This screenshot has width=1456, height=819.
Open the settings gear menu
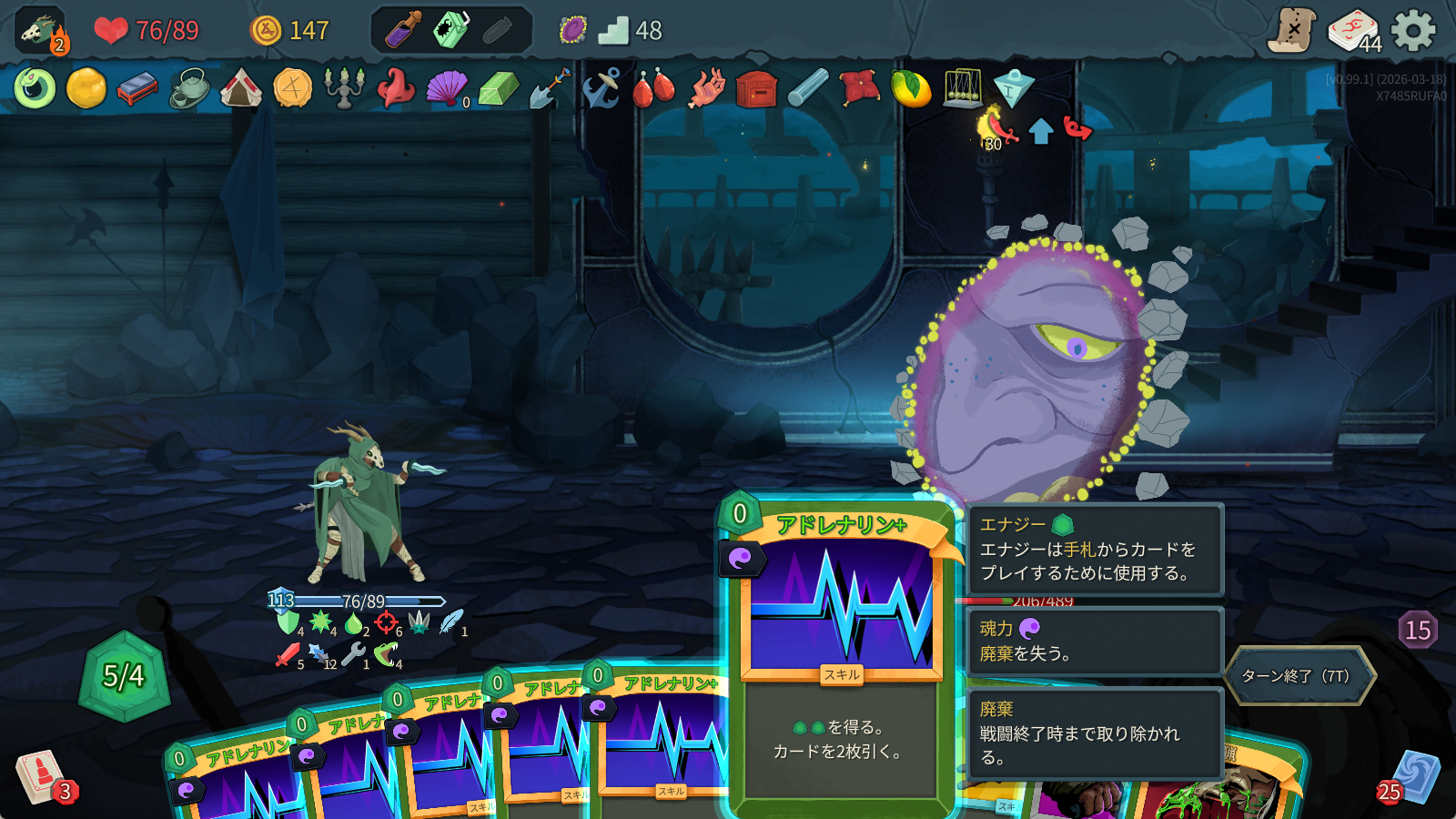pyautogui.click(x=1413, y=31)
